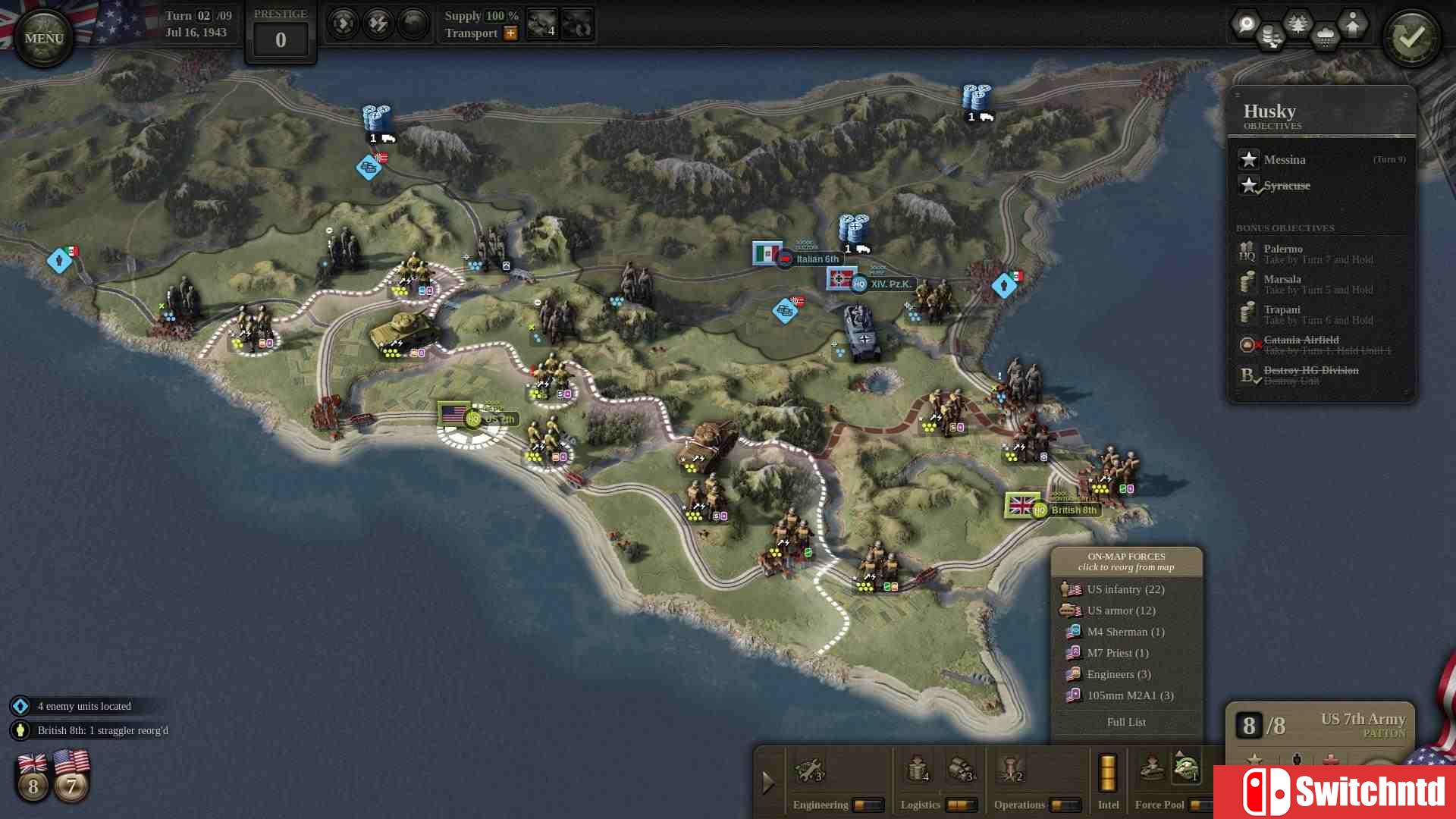Use the Engineering wrench action icon

808,770
